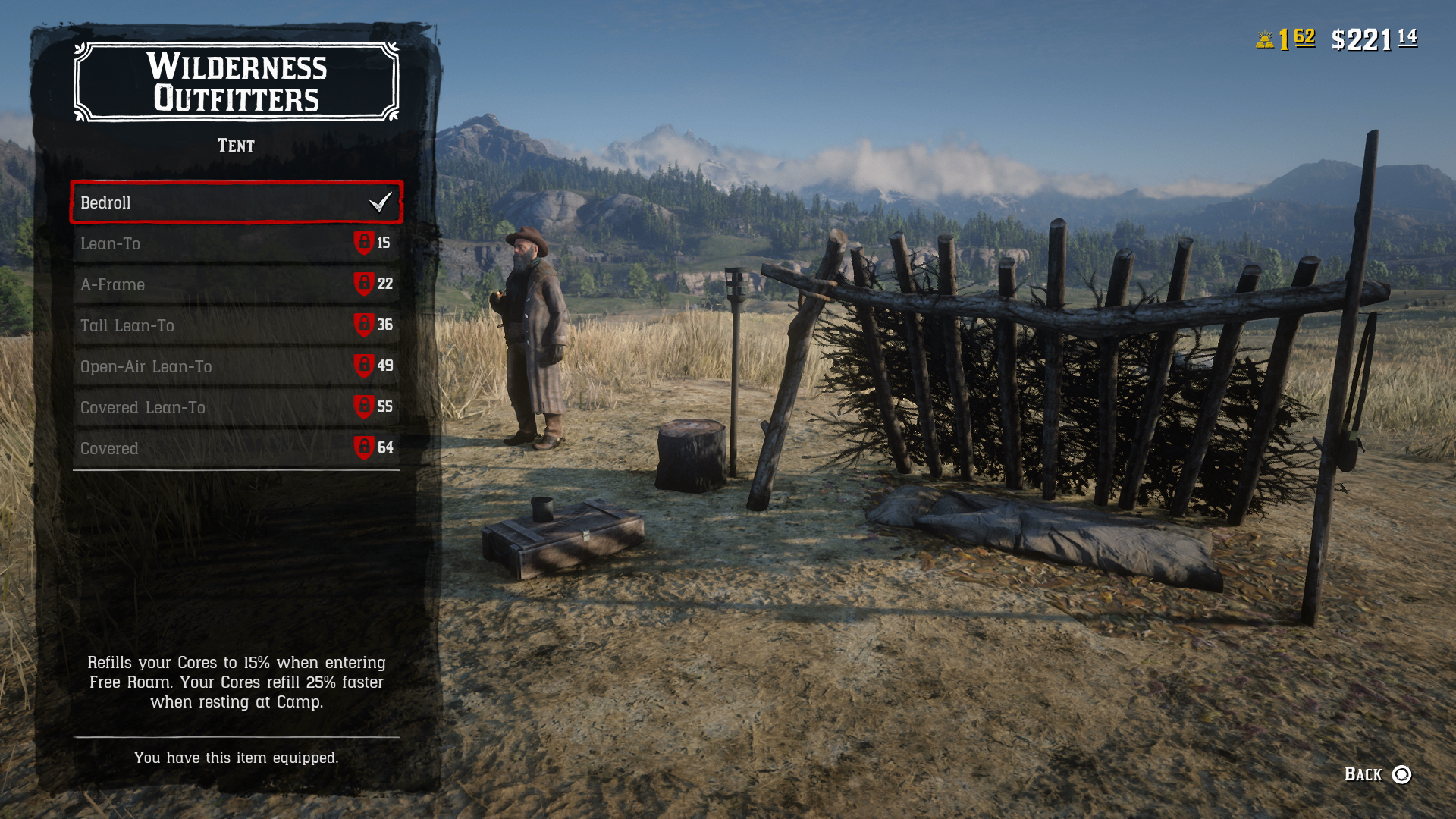Click the Open-Air Lean-To lock icon
Image resolution: width=1456 pixels, height=819 pixels.
[x=364, y=366]
